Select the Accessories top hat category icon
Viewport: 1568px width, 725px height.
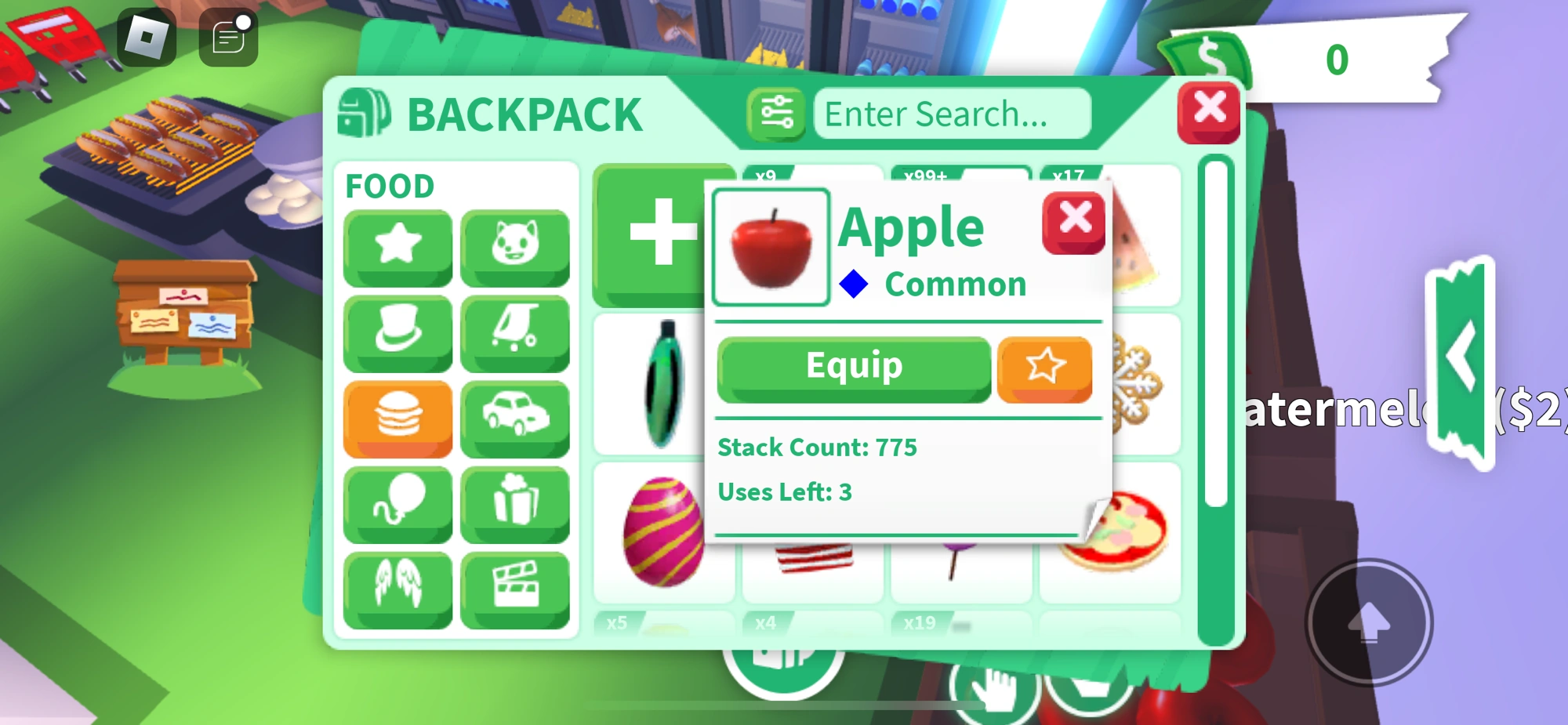click(398, 332)
